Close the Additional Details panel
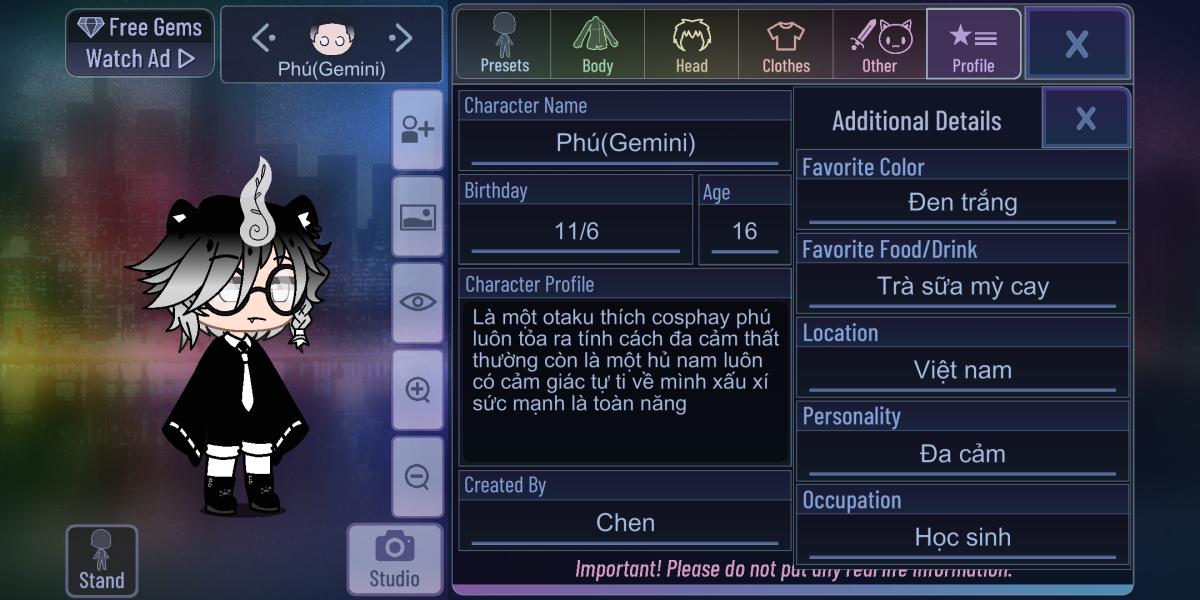The width and height of the screenshot is (1200, 600). pos(1086,119)
